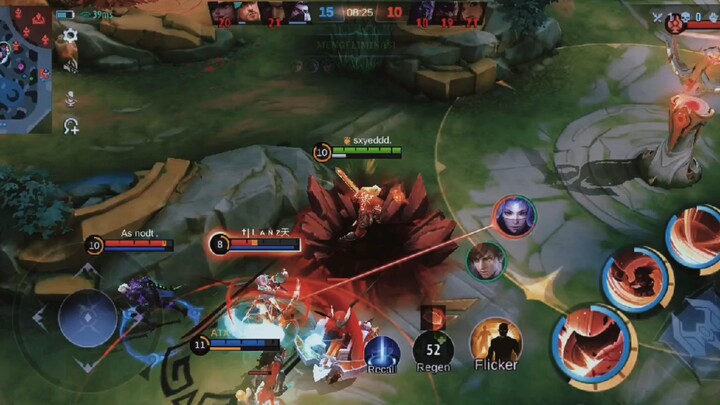The height and width of the screenshot is (405, 720).
Task: Target the purple-haired enemy hero portrait
Action: click(514, 216)
